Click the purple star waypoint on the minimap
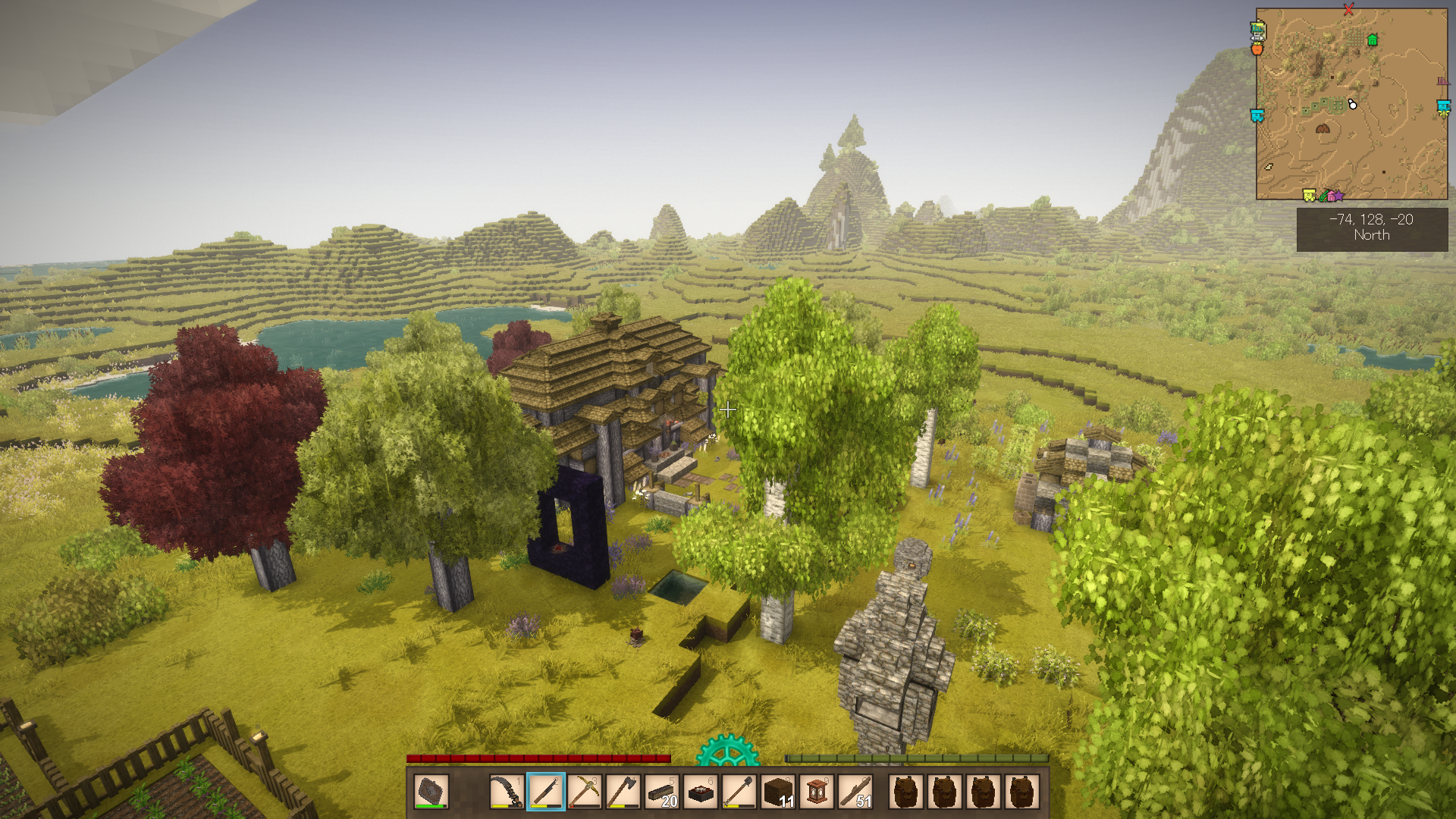 coord(1338,196)
